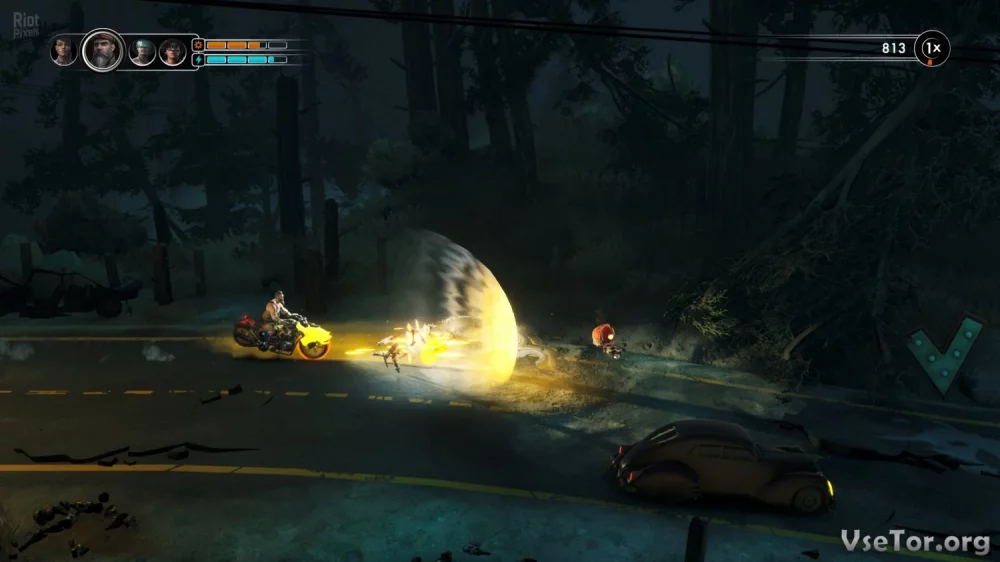The image size is (1000, 562).
Task: Switch to the helmeted soldier character portrait
Action: [142, 51]
